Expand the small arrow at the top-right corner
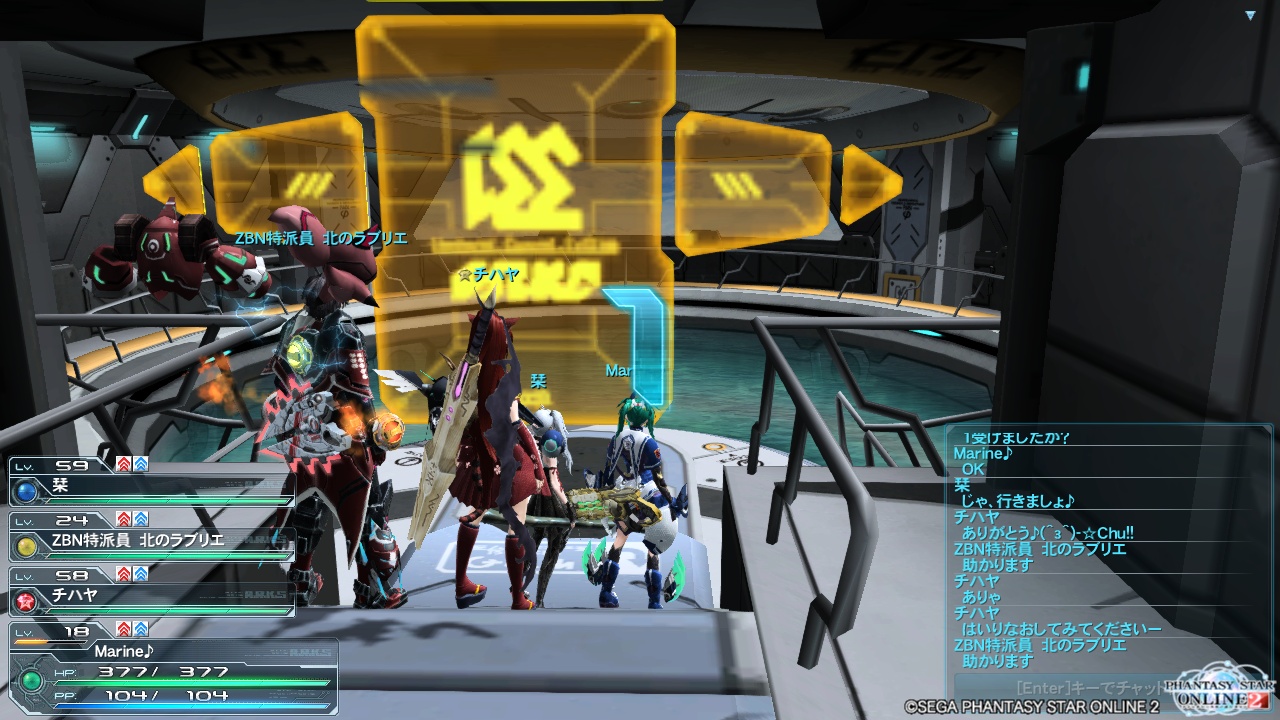The width and height of the screenshot is (1280, 720). click(x=1250, y=16)
